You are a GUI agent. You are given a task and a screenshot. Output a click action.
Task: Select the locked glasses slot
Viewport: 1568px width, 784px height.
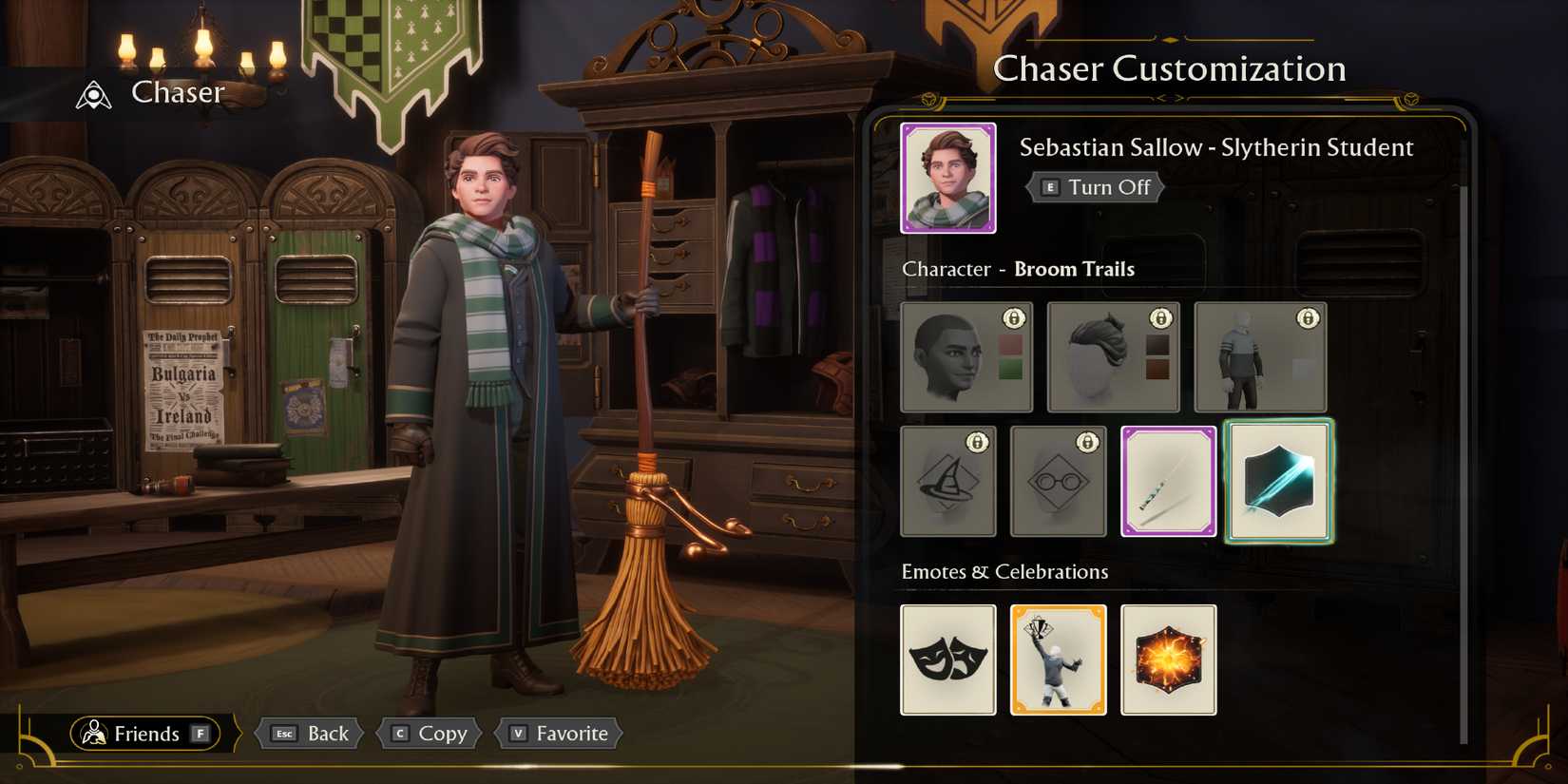[1058, 481]
